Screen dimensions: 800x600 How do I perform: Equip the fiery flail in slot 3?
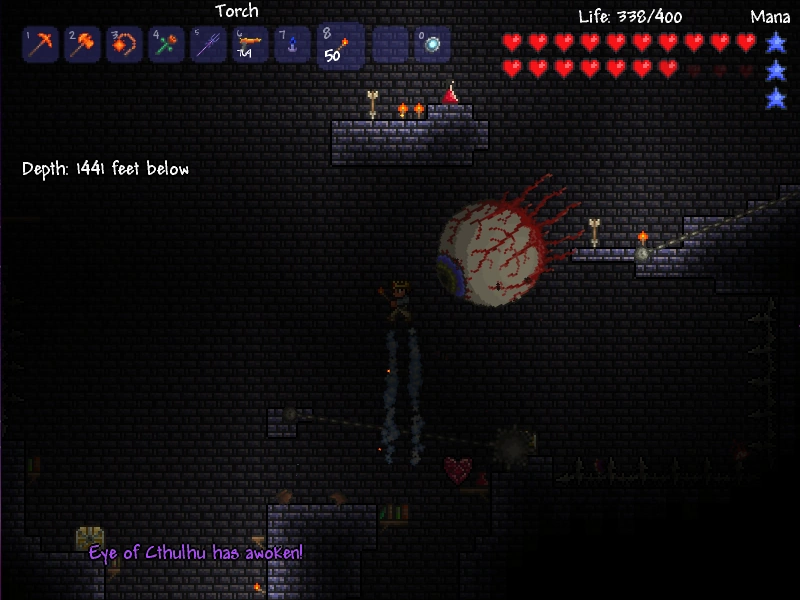[x=124, y=45]
